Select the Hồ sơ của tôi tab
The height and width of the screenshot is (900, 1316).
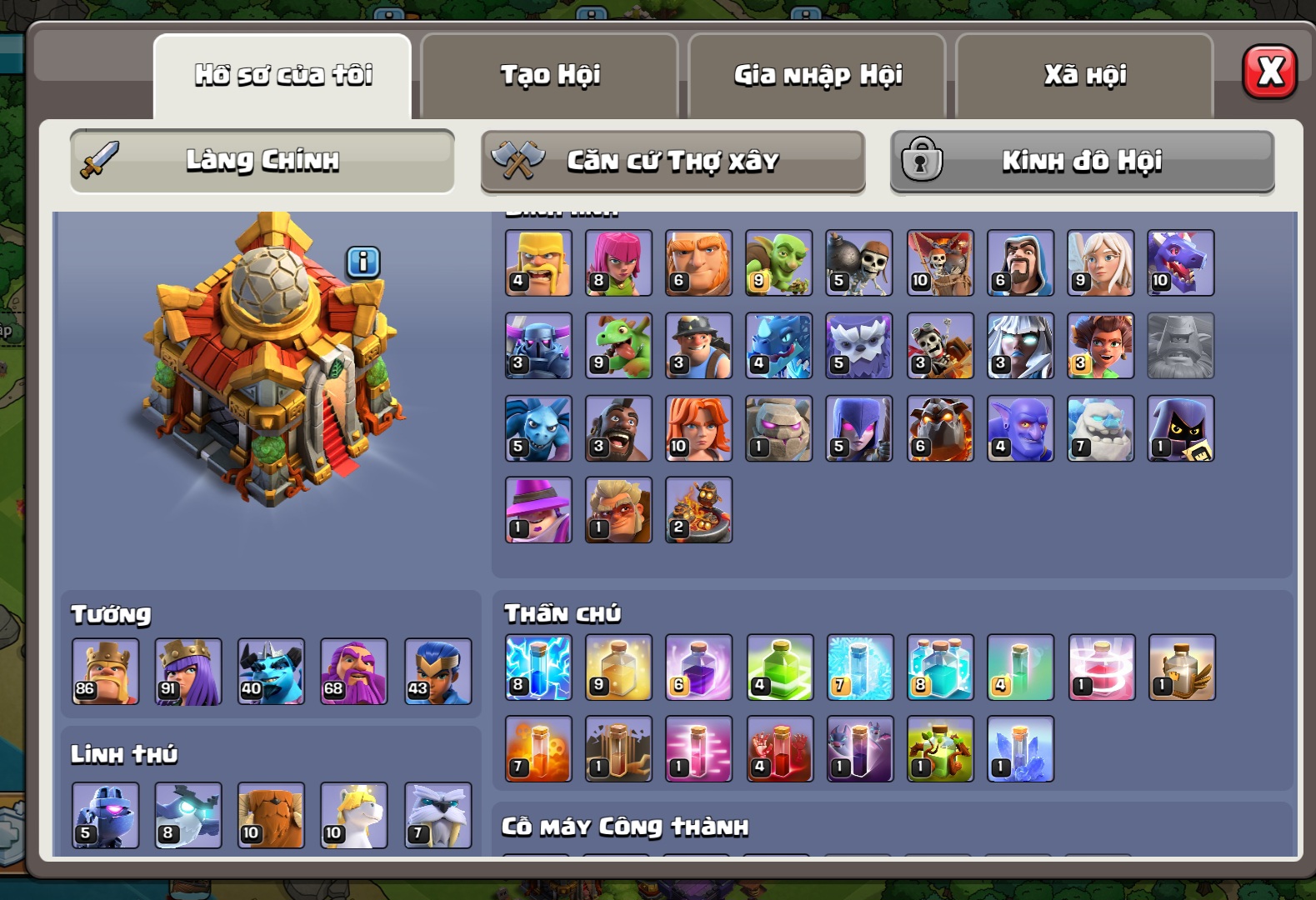point(283,75)
